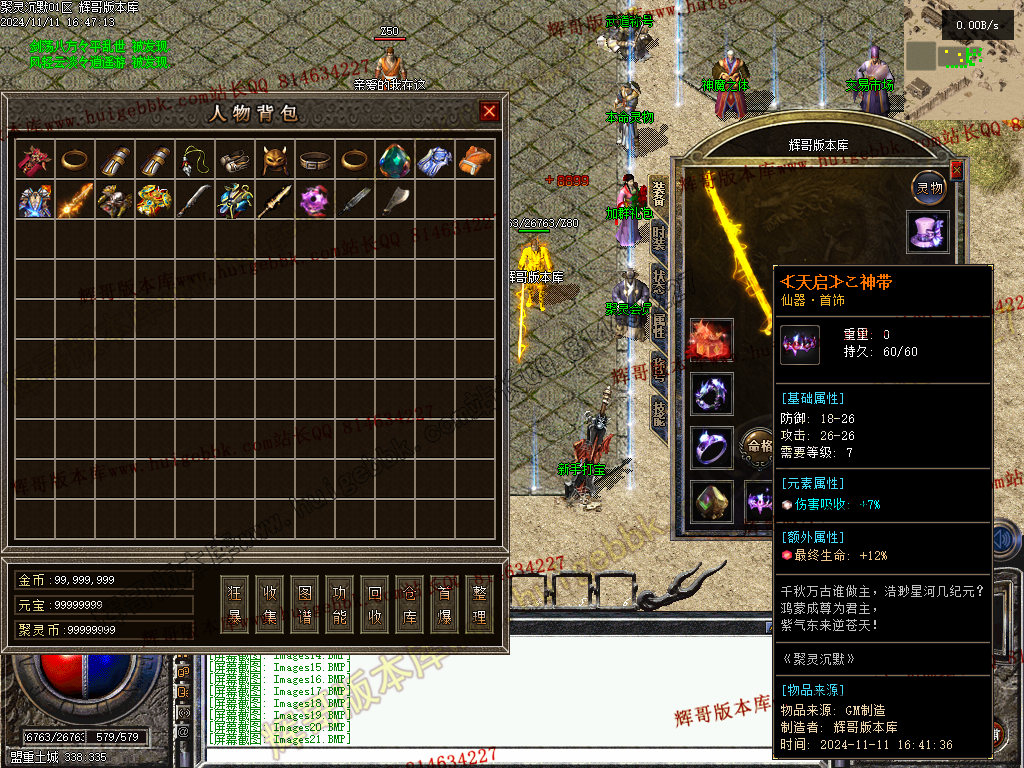Open the 仓库 warehouse button
Image resolution: width=1024 pixels, height=768 pixels.
pyautogui.click(x=410, y=603)
